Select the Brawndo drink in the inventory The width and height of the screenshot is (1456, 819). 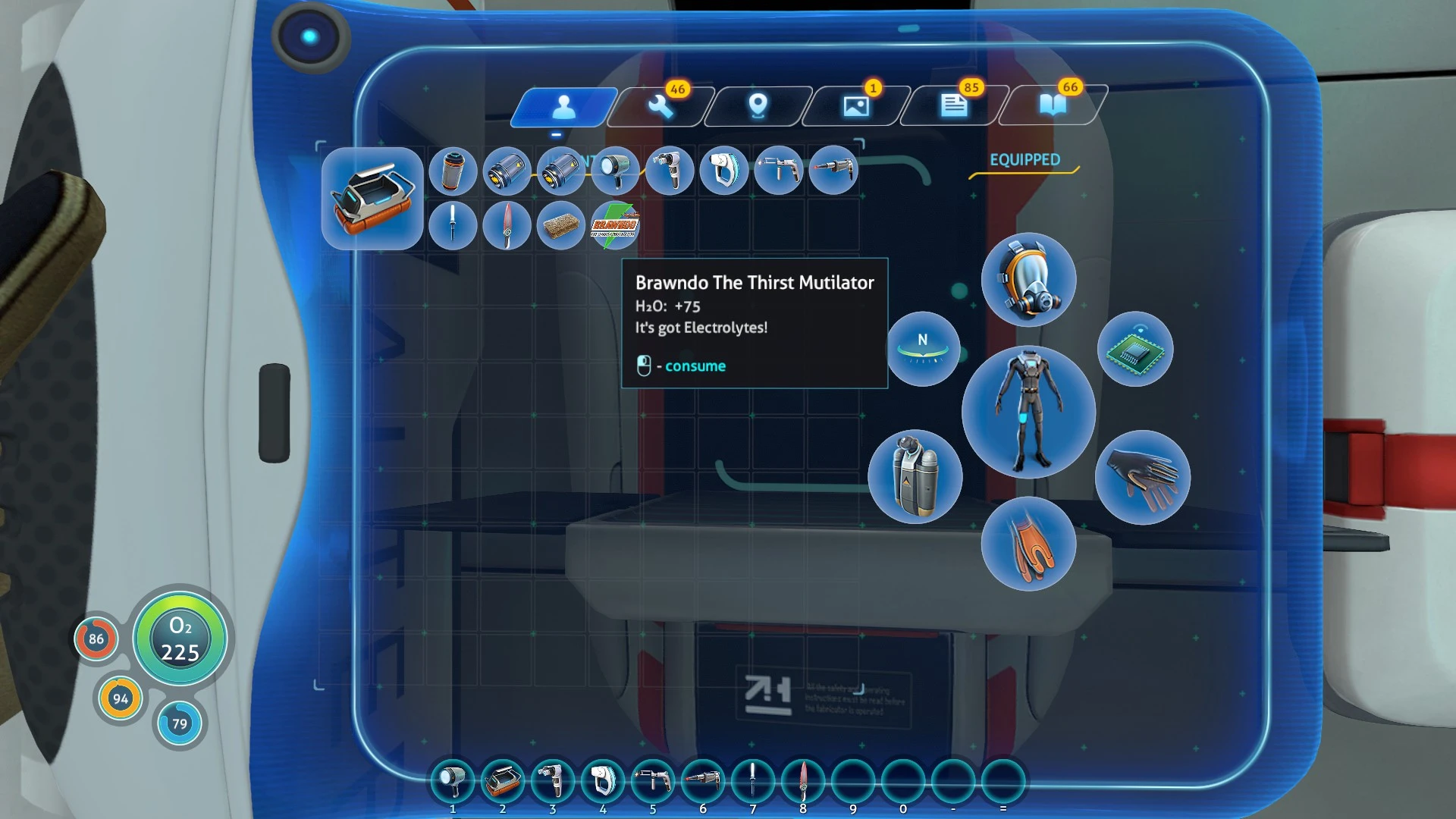pyautogui.click(x=617, y=225)
